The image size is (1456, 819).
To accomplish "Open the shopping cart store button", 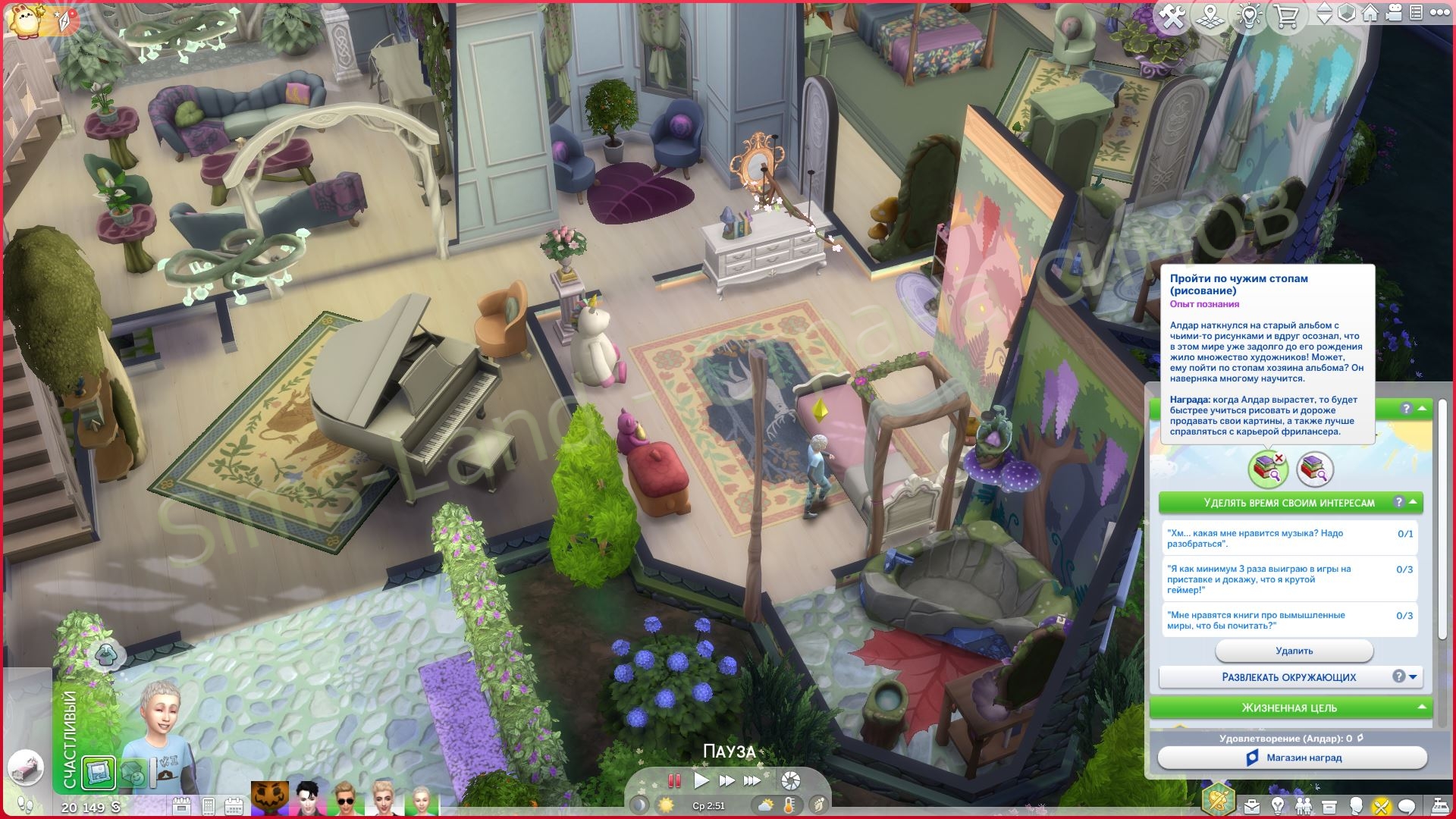I will (x=1287, y=17).
